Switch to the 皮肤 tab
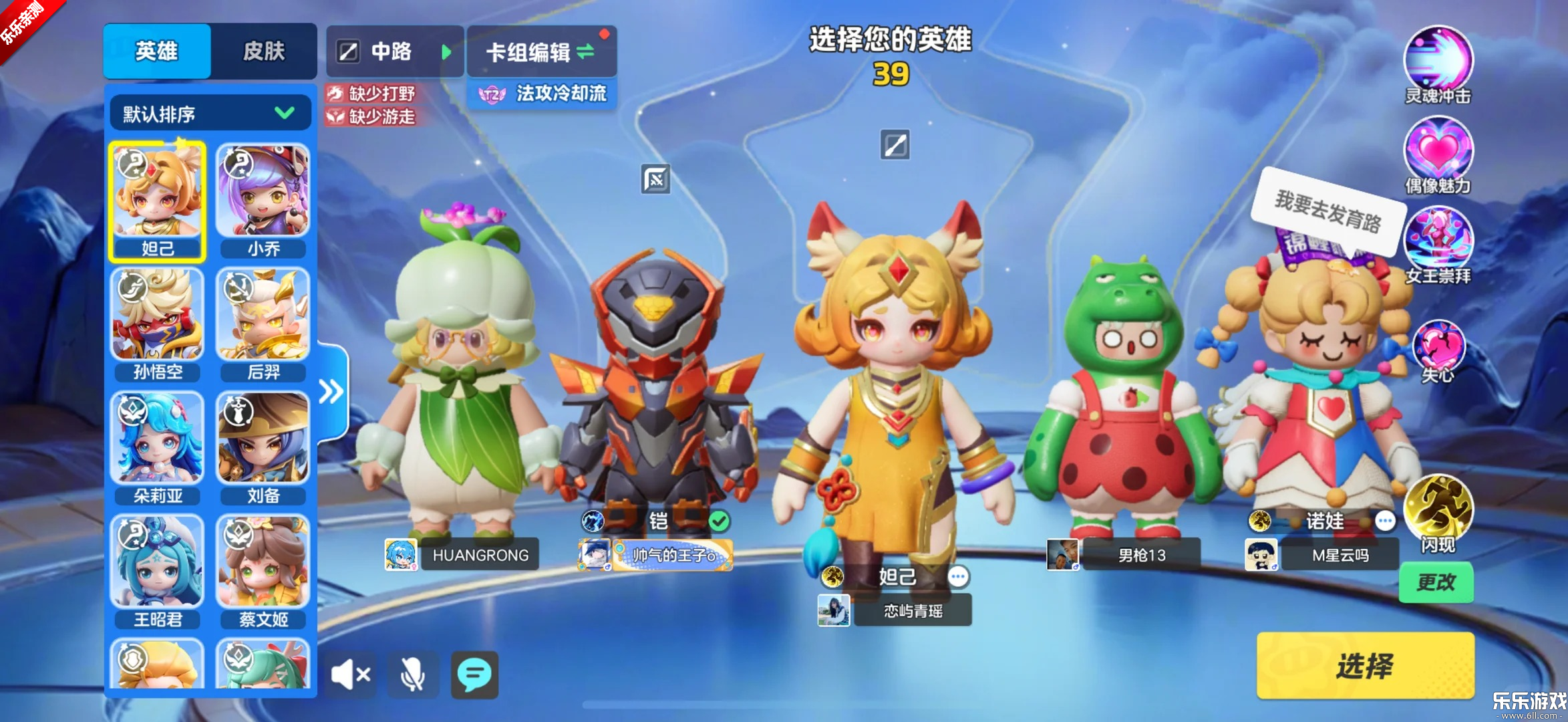 coord(265,51)
